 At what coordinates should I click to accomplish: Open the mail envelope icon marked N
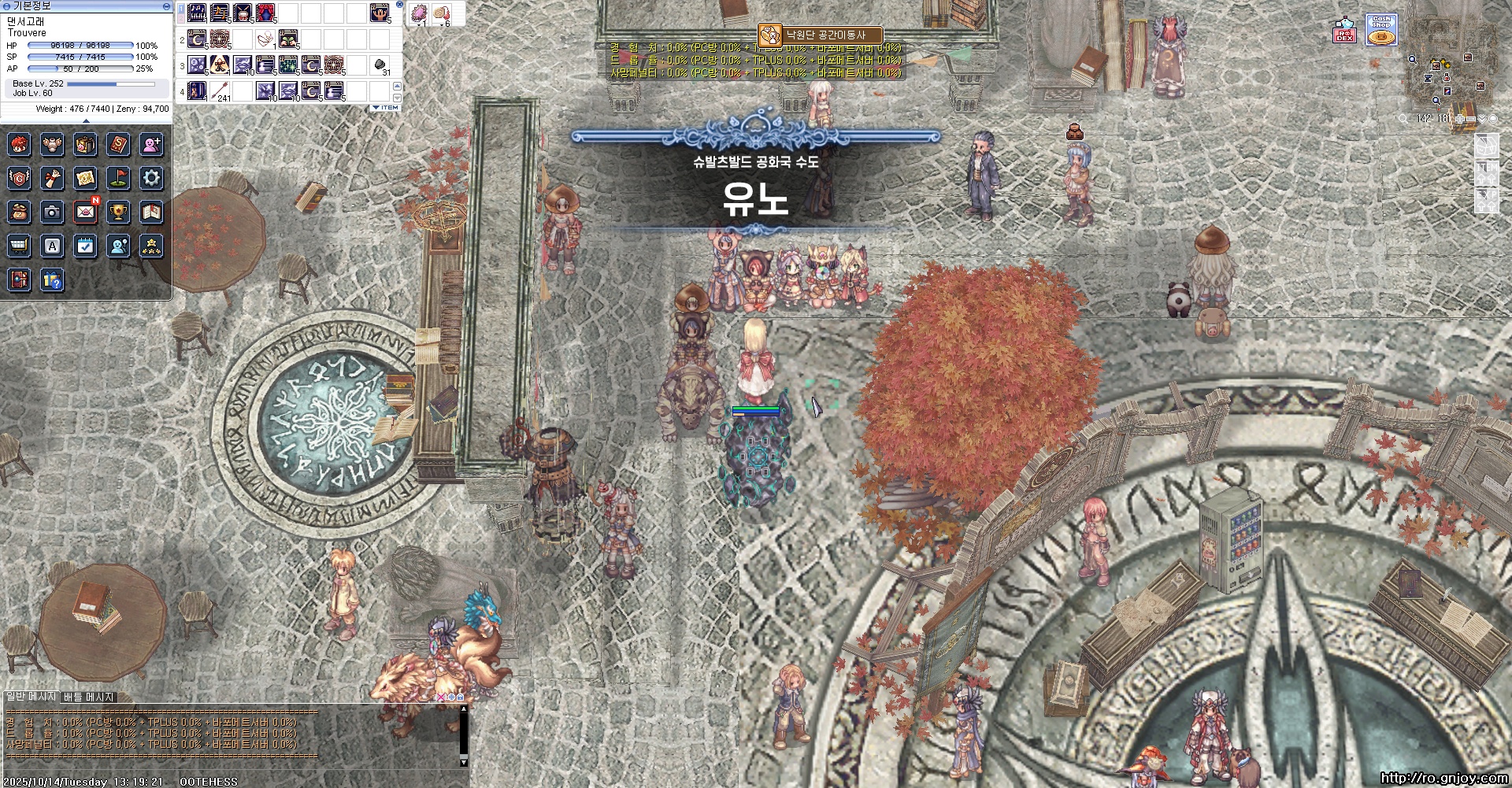click(85, 212)
